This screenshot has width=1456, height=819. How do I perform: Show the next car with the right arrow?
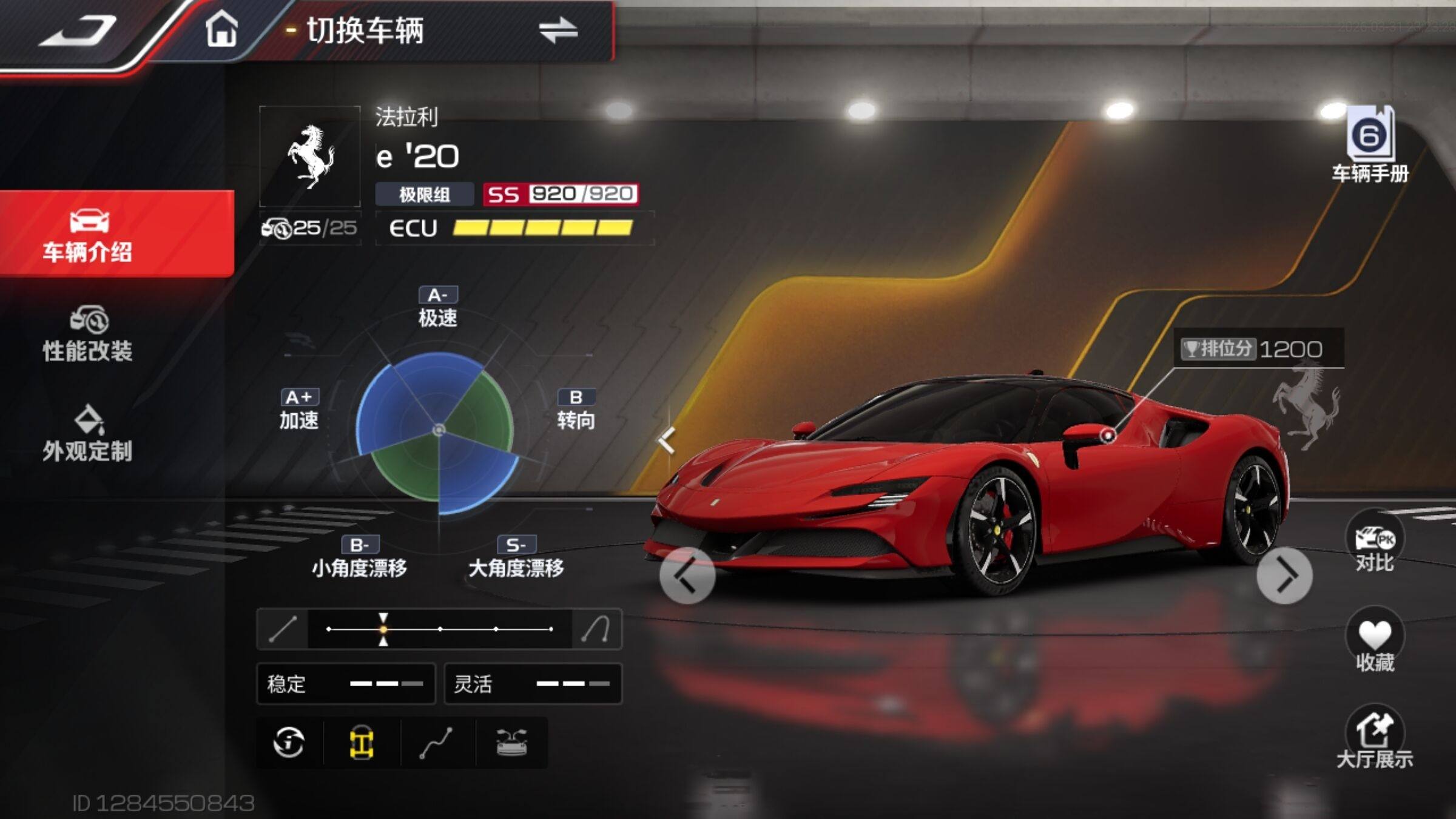tap(1284, 575)
